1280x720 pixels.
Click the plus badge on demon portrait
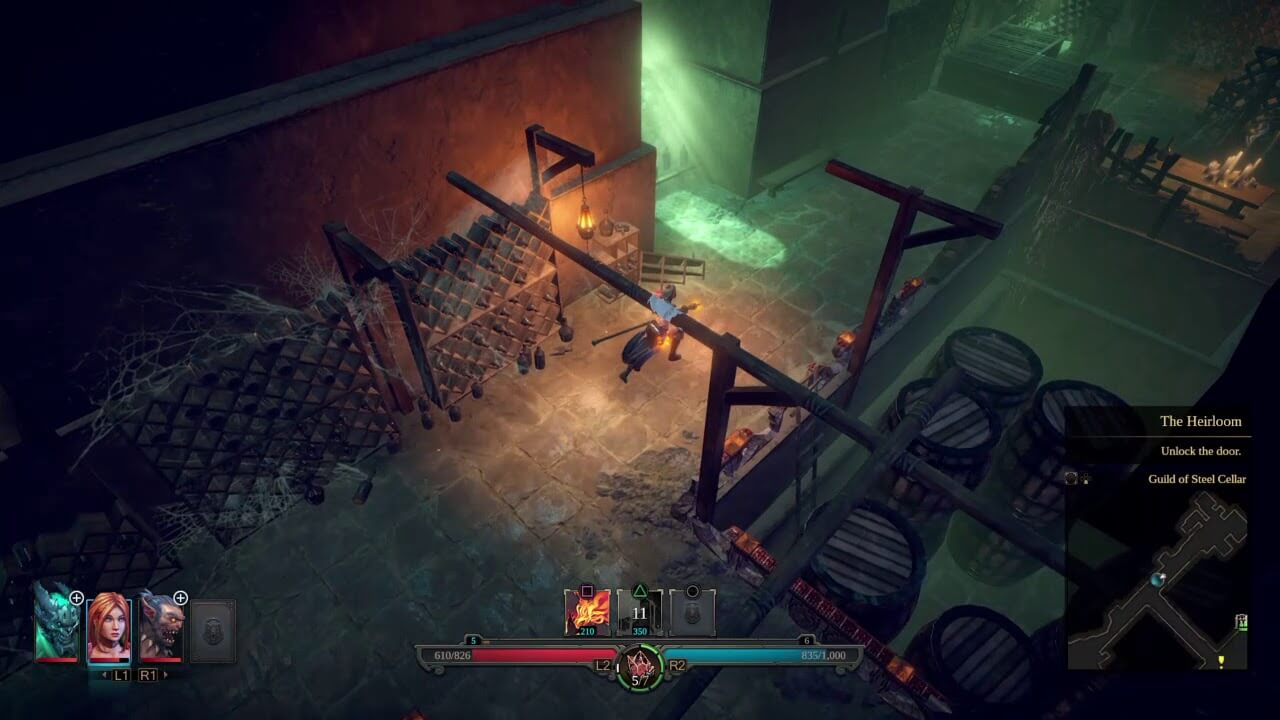(76, 598)
